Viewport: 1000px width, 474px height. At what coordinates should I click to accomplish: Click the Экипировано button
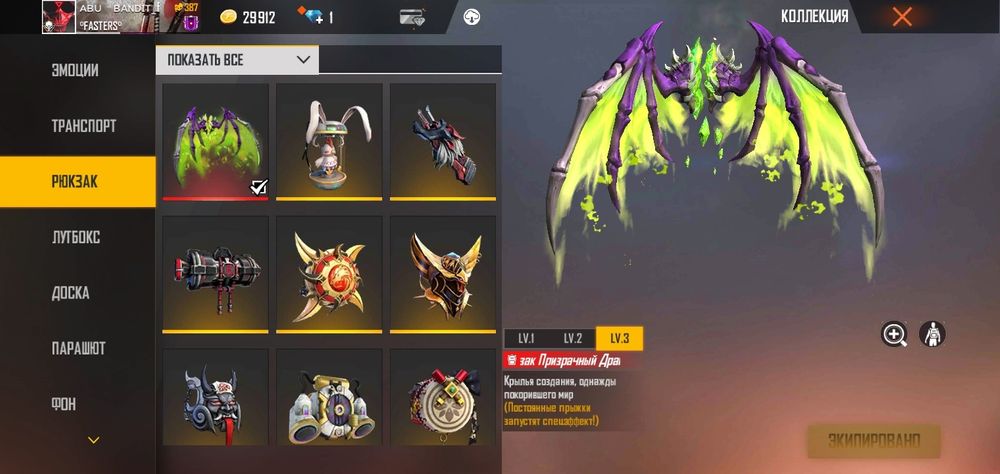(873, 440)
